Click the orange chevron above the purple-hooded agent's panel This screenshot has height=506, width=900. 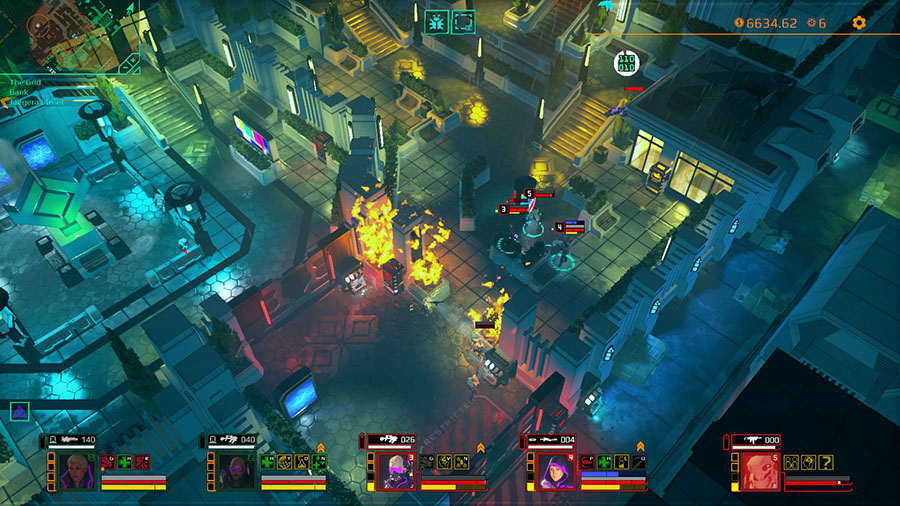click(x=640, y=447)
